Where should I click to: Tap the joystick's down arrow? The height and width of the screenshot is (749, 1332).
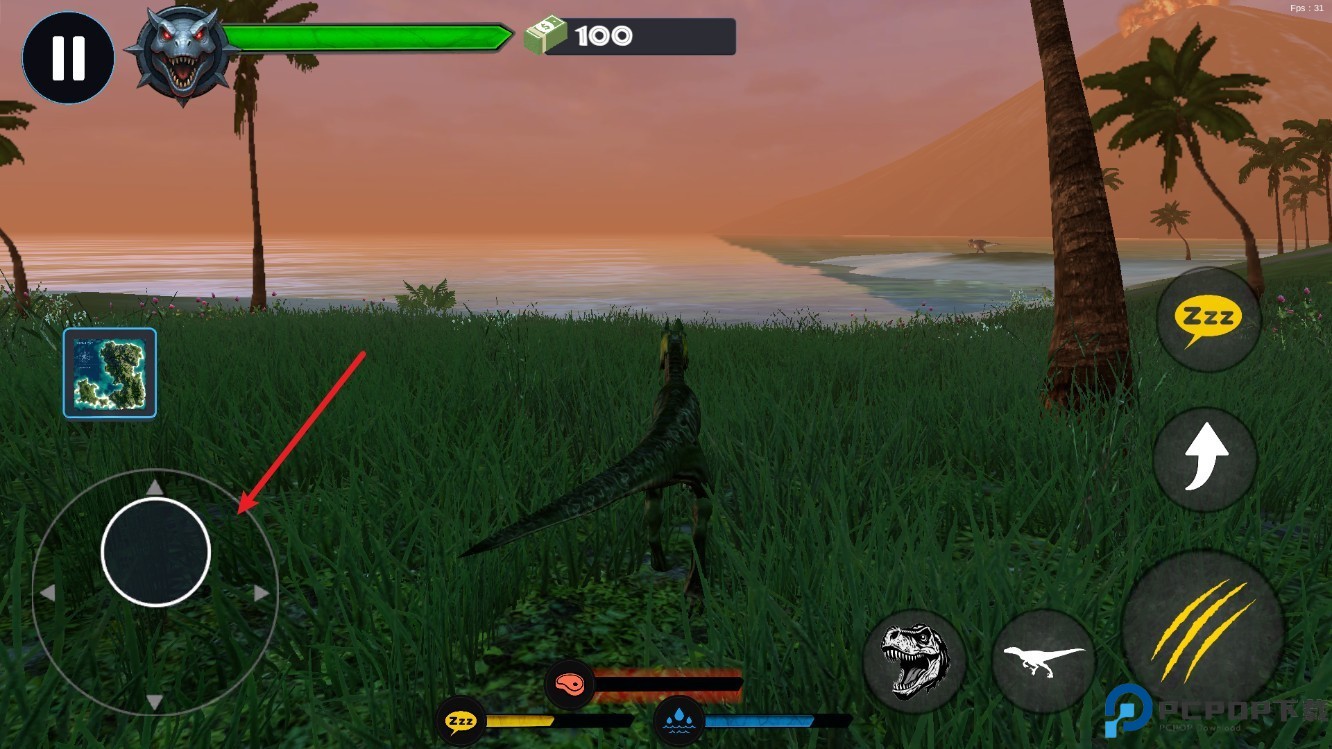(x=155, y=702)
